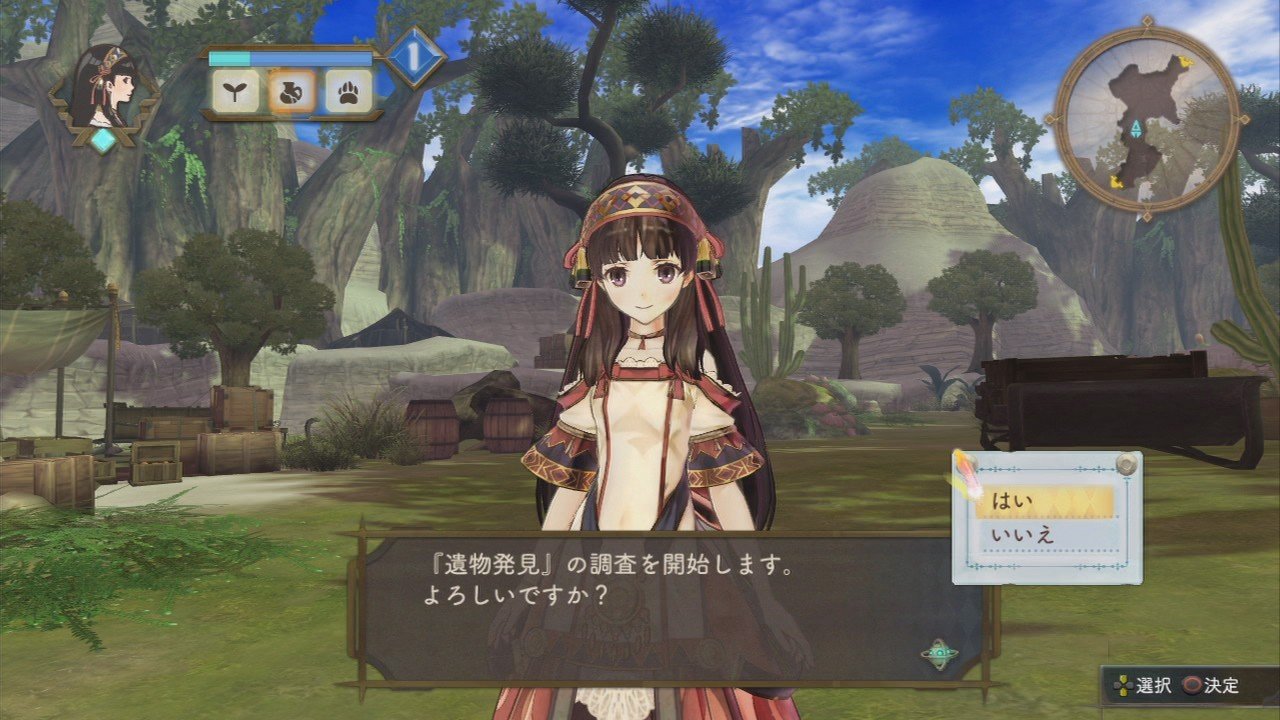This screenshot has height=720, width=1280.
Task: Click the gauge bar above the action icons
Action: tap(290, 57)
